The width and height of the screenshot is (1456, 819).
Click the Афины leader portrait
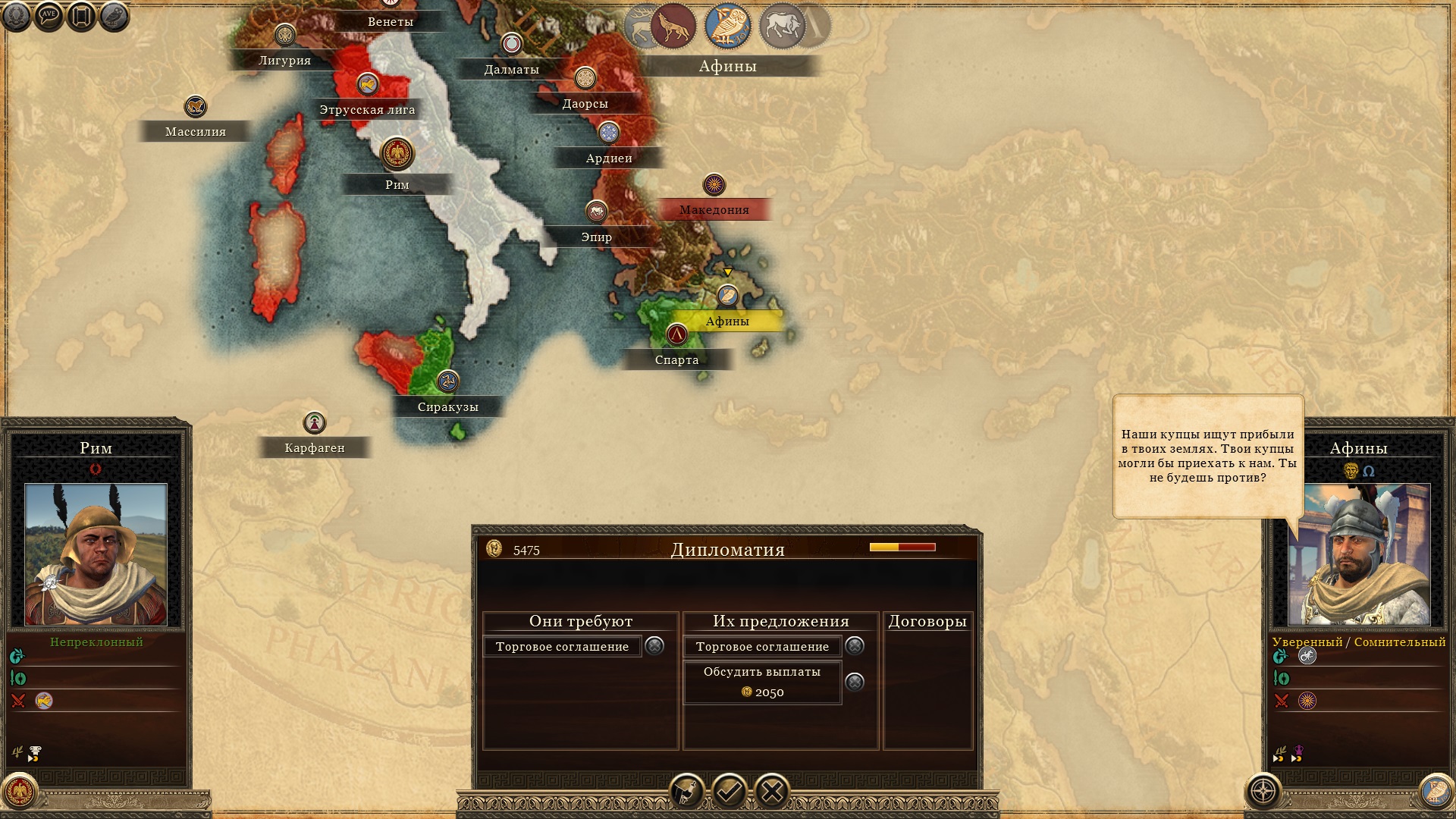coord(1359,554)
